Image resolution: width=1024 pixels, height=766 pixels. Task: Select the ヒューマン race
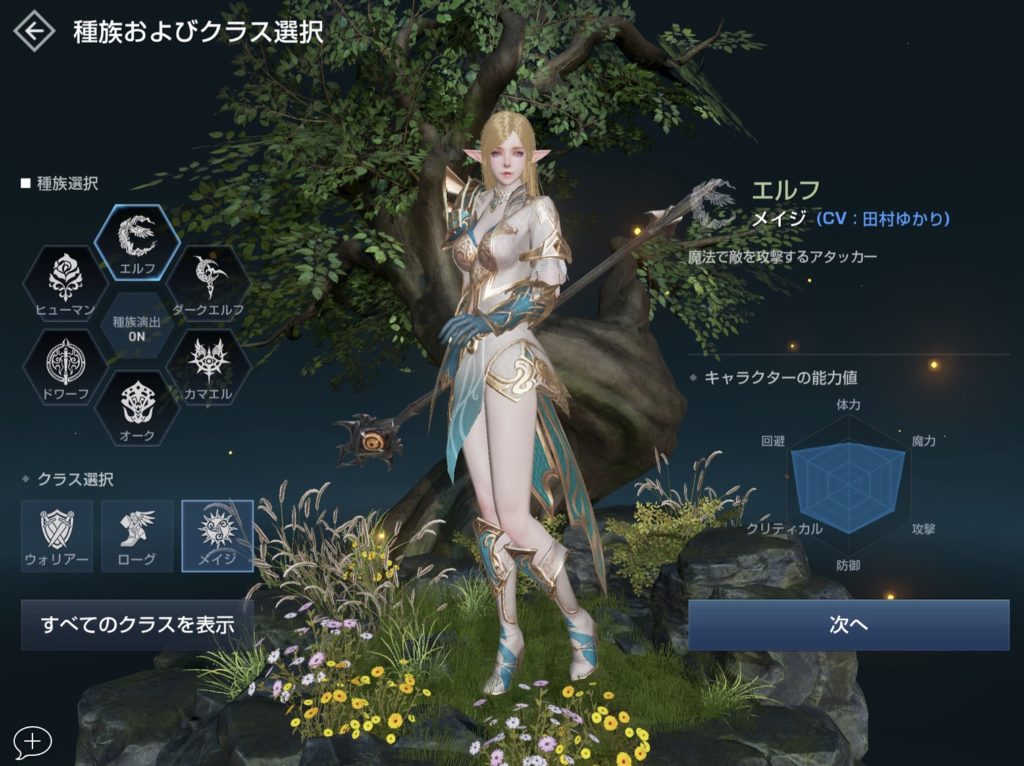point(65,283)
